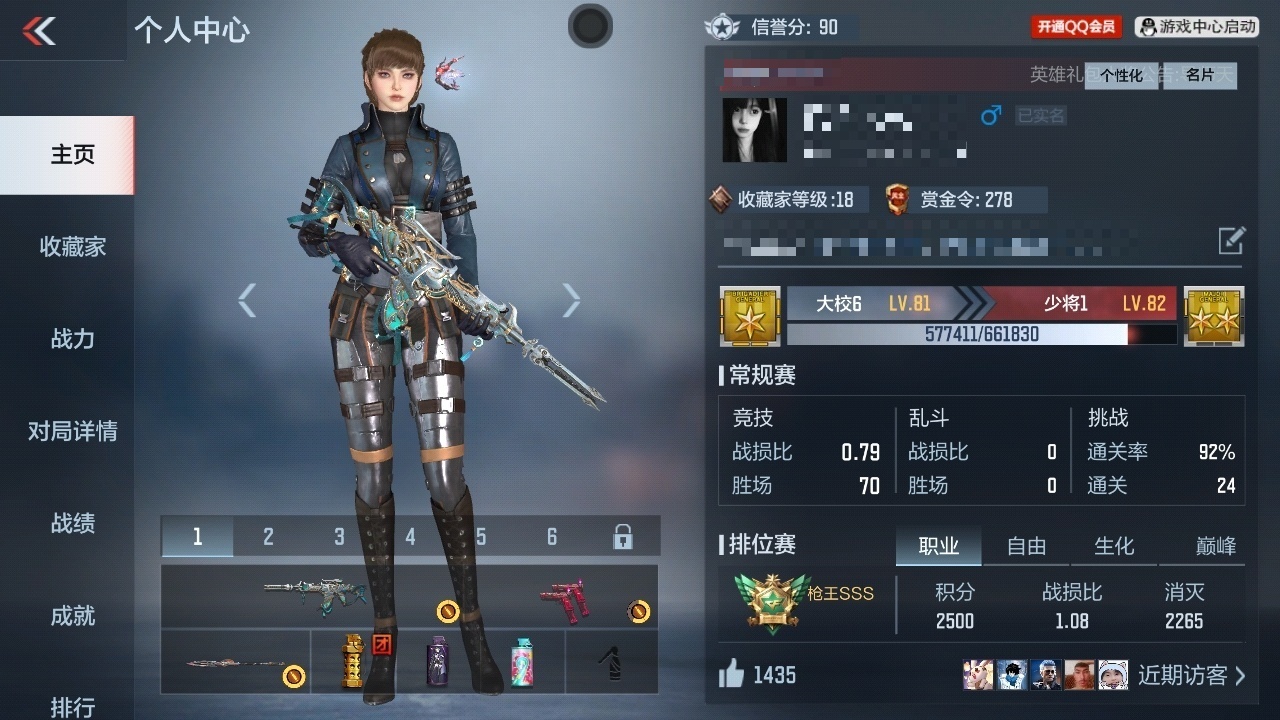Open the 成就 sidebar entry
The width and height of the screenshot is (1280, 720).
[x=72, y=616]
